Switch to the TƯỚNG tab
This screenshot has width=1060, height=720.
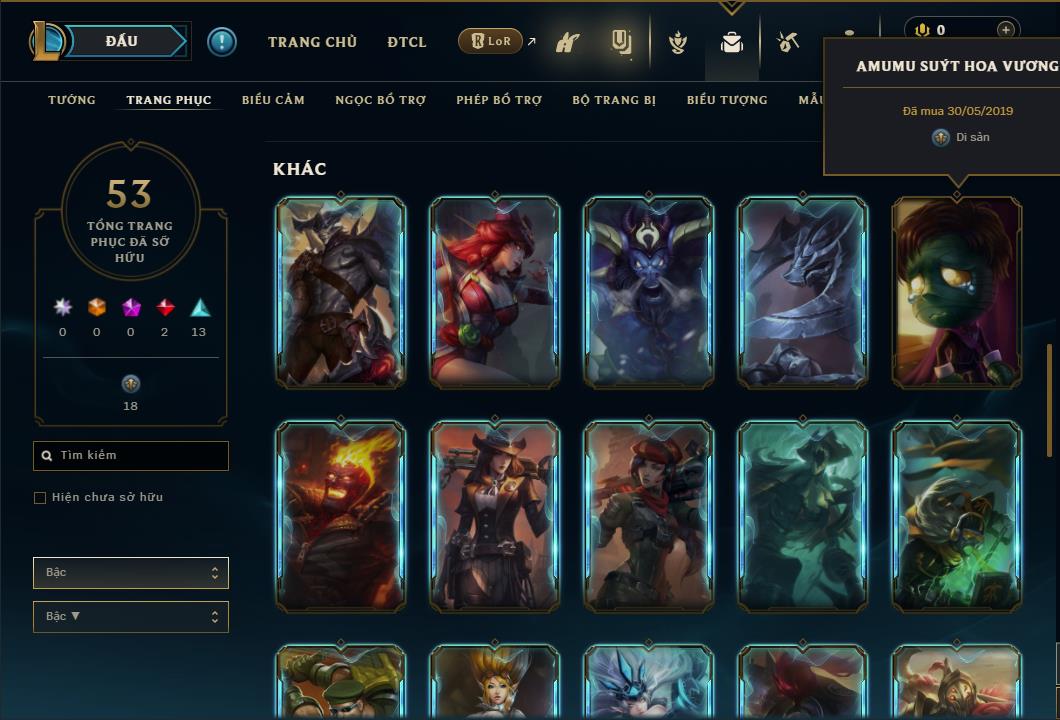(72, 100)
